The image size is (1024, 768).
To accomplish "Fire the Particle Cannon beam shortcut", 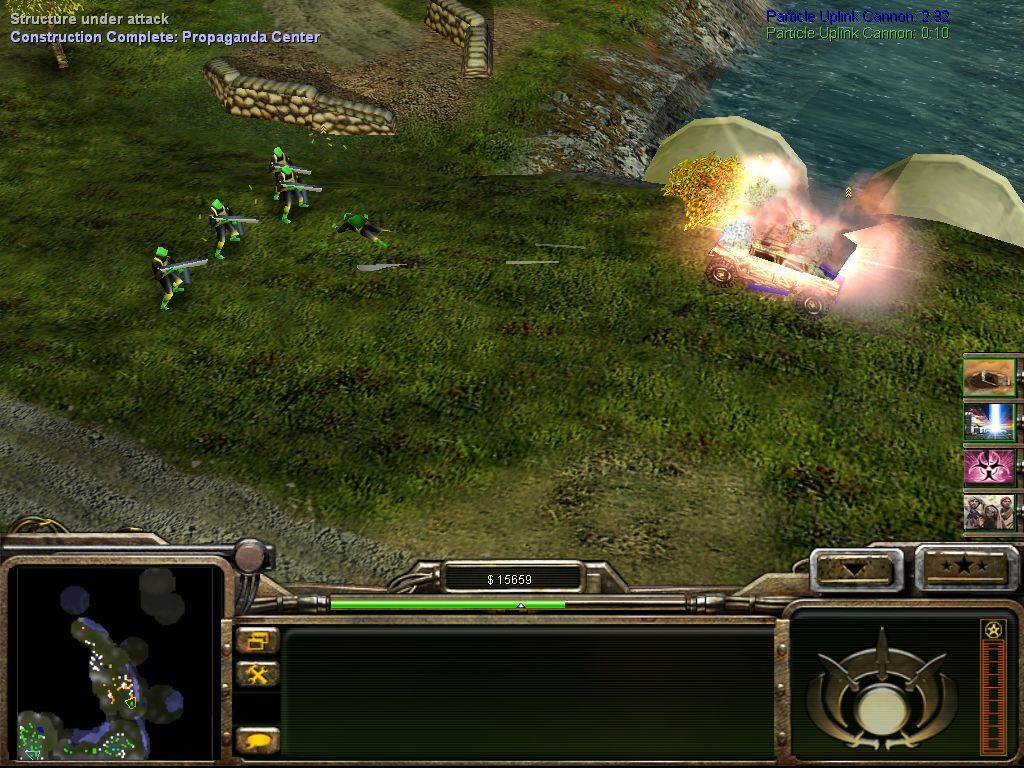I will [989, 422].
